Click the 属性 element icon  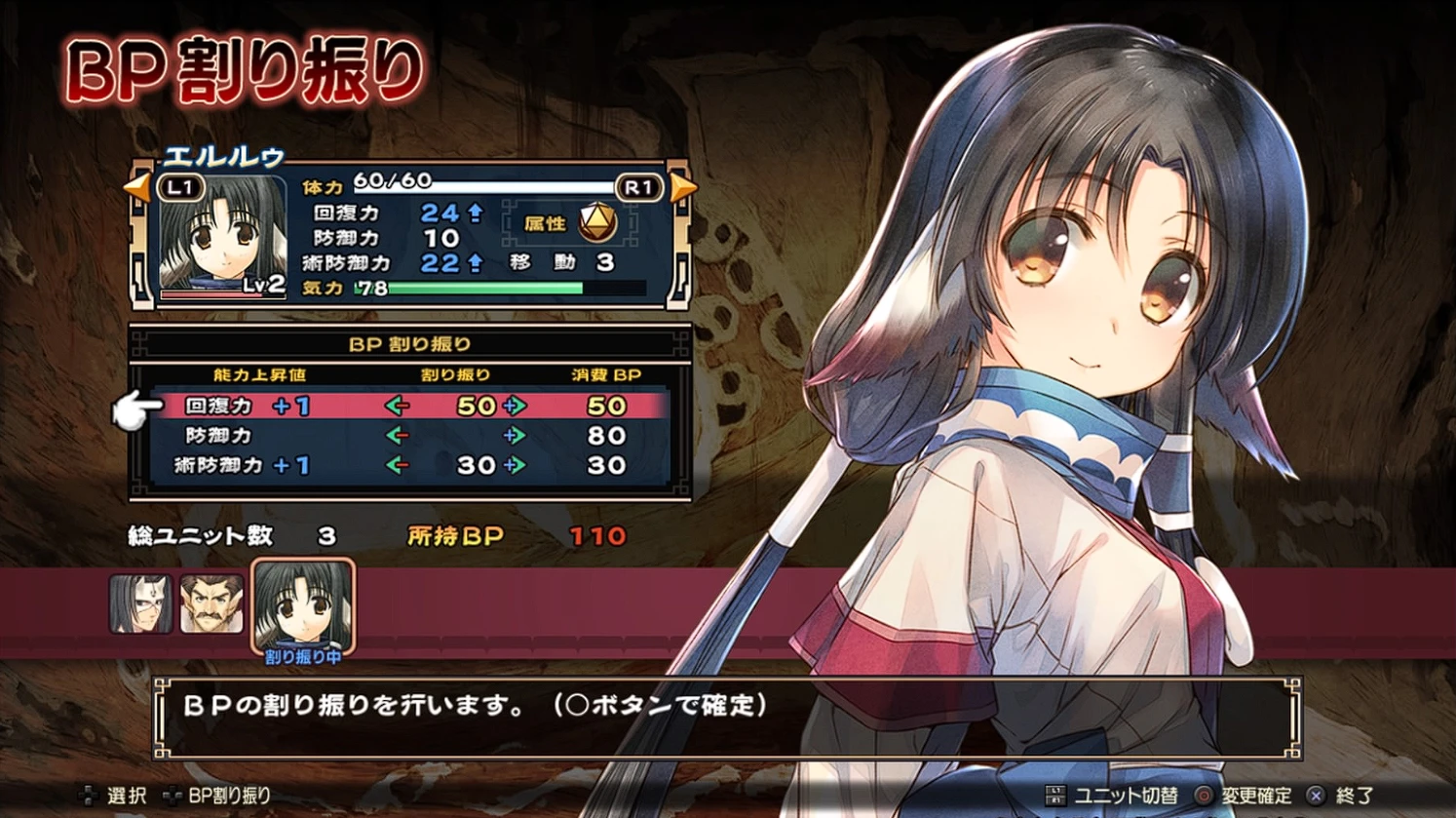tap(597, 223)
